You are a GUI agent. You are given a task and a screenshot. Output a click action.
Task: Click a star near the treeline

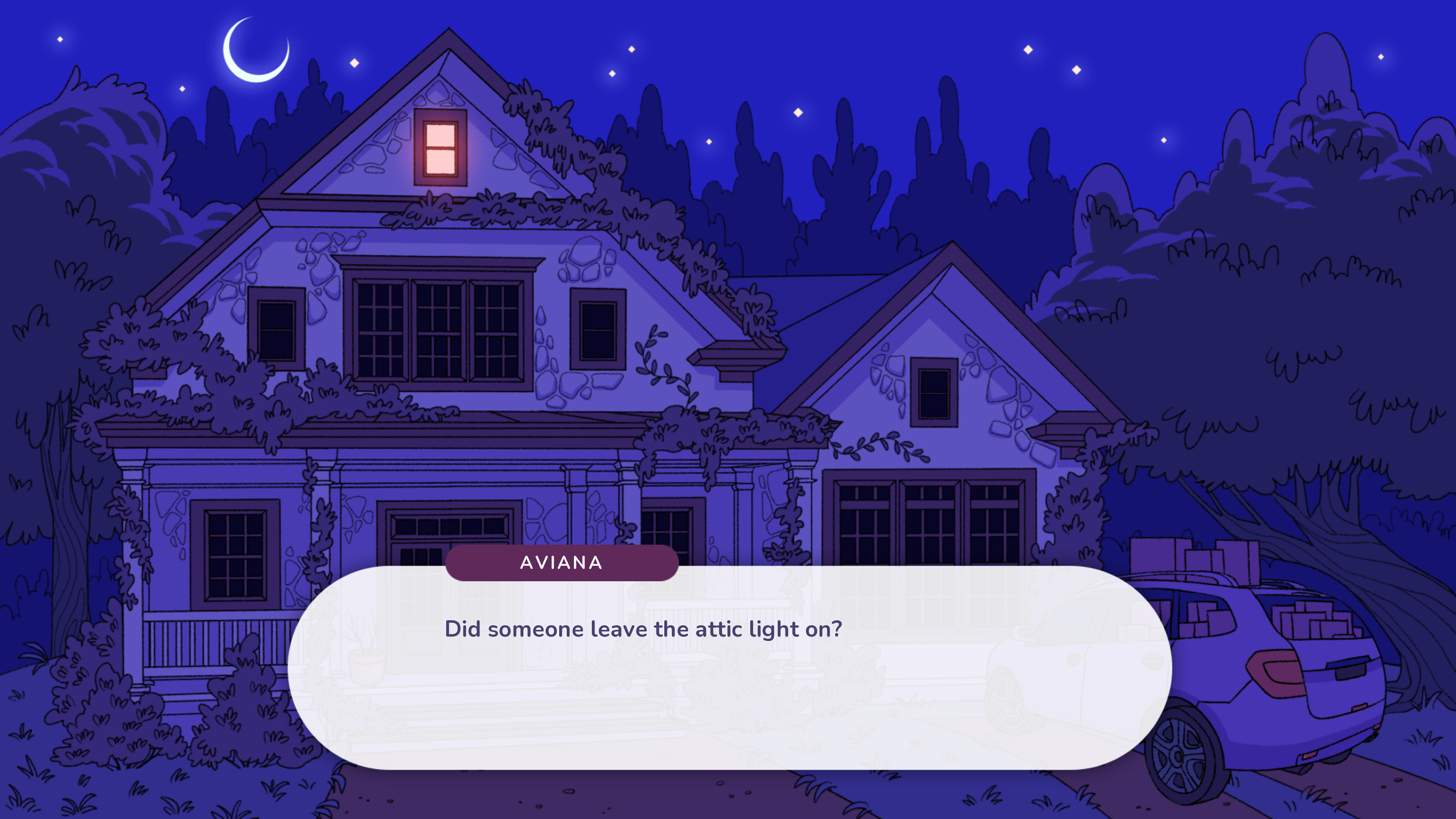(796, 111)
